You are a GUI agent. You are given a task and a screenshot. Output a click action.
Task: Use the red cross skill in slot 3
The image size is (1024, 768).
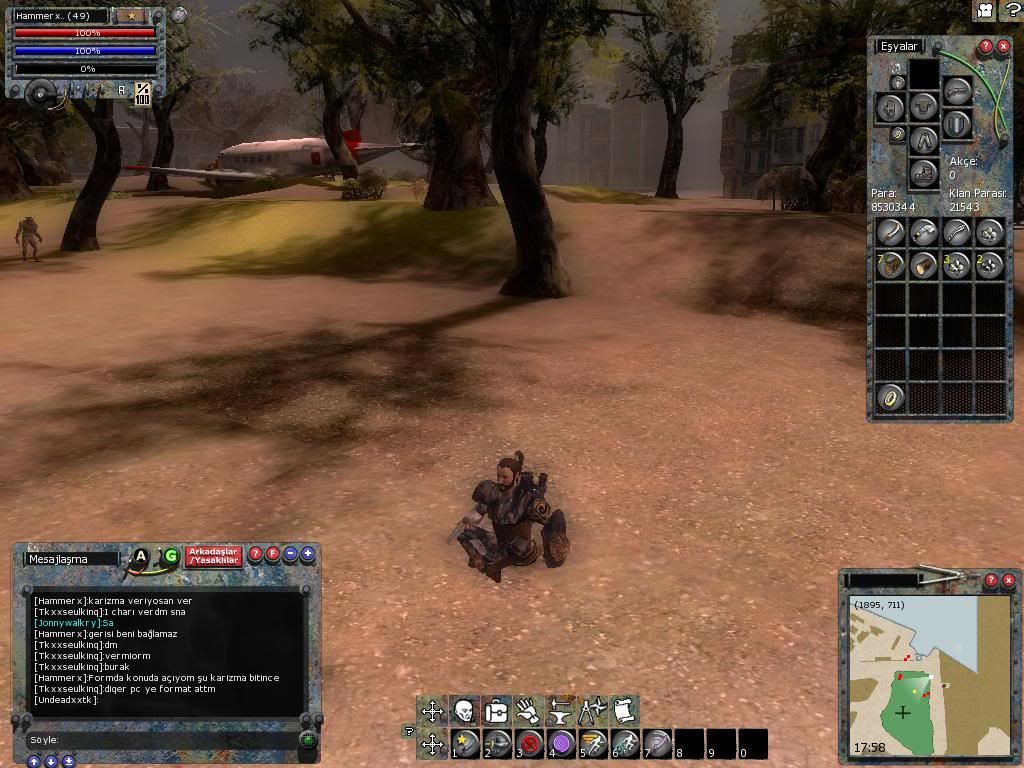coord(529,744)
